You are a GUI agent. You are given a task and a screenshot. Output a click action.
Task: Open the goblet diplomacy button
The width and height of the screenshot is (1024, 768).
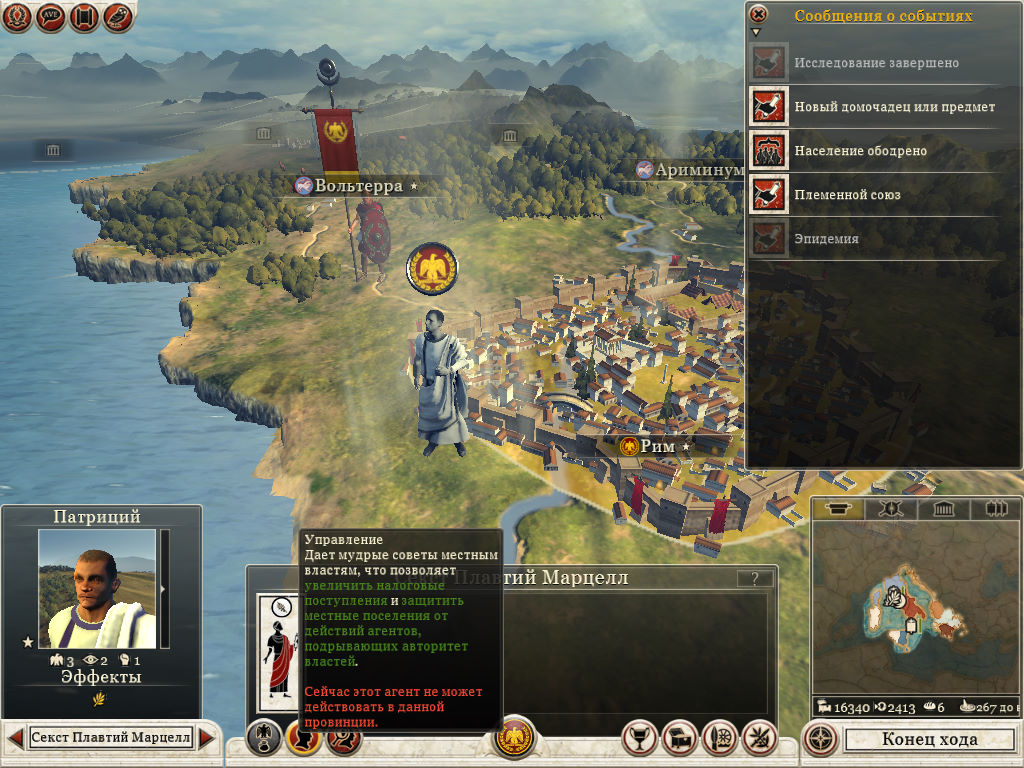(x=638, y=738)
